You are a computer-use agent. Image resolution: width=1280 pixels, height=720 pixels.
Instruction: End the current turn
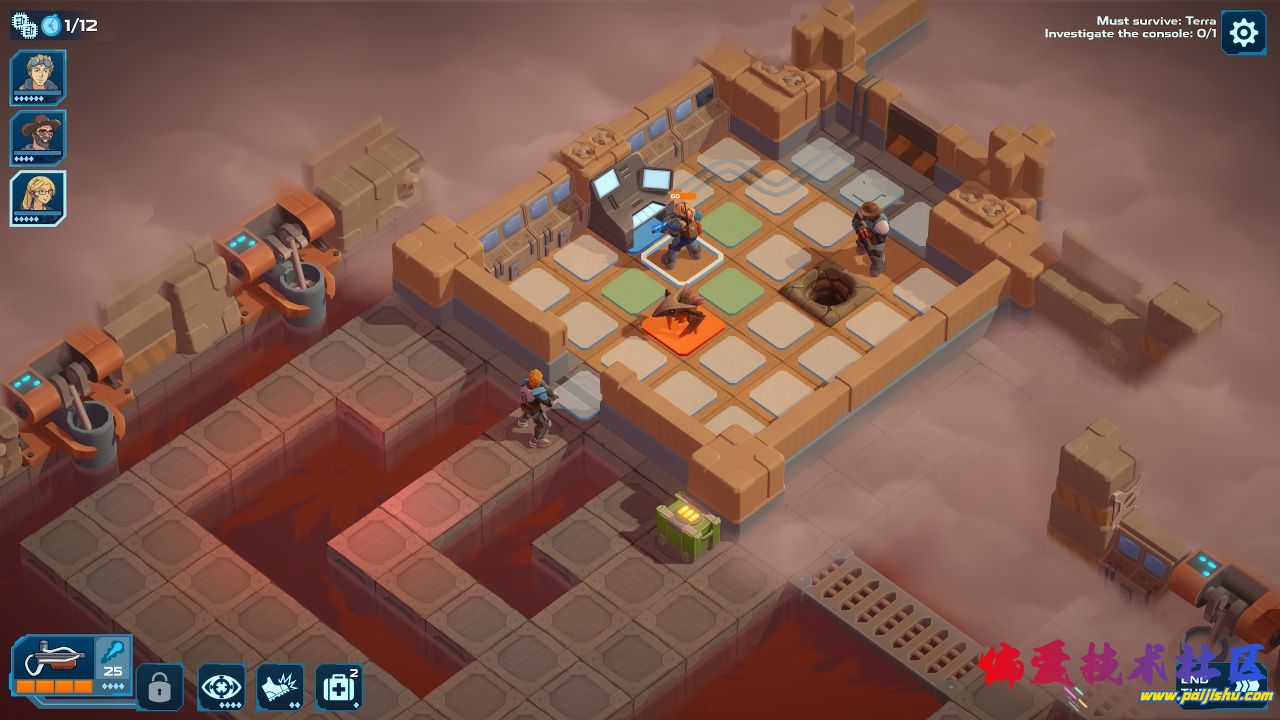click(x=1195, y=681)
